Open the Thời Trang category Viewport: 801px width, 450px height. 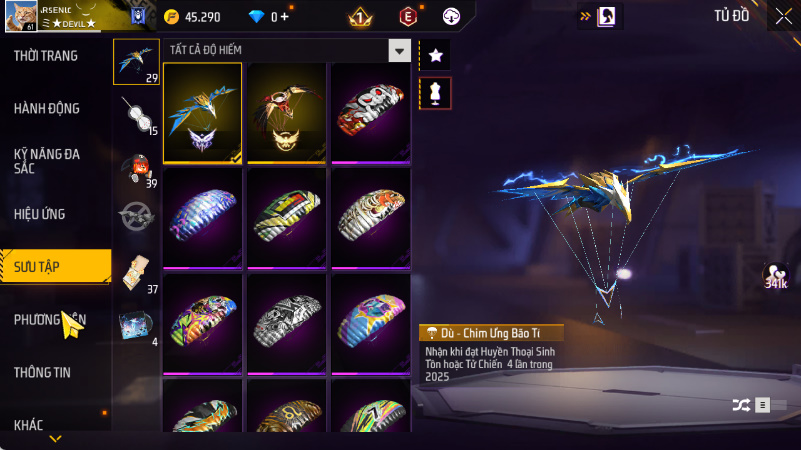coord(46,56)
